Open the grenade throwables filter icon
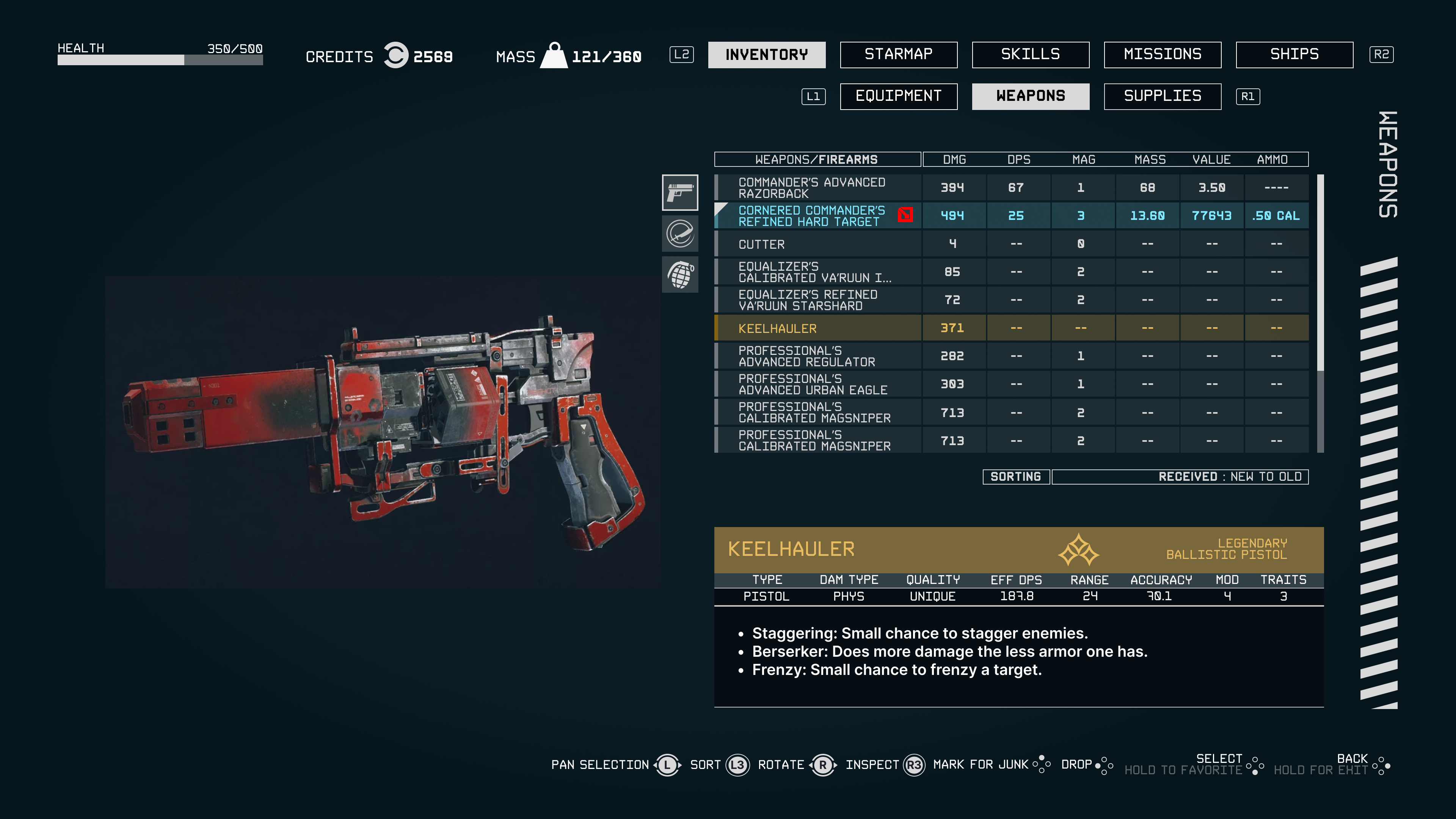This screenshot has height=819, width=1456. click(x=680, y=275)
